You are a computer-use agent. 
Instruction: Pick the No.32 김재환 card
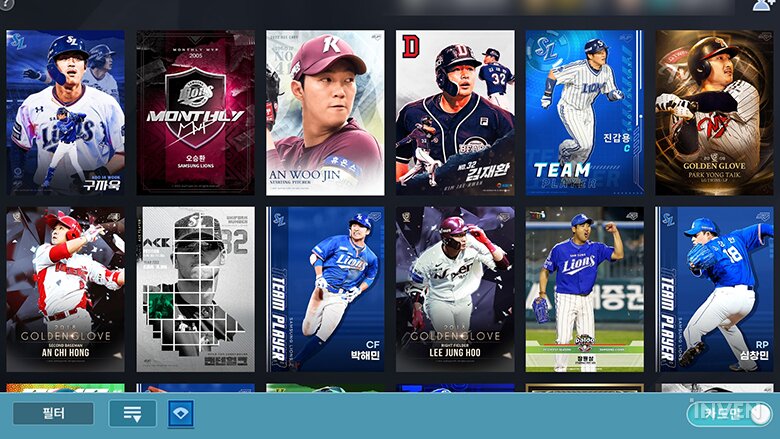pos(455,112)
